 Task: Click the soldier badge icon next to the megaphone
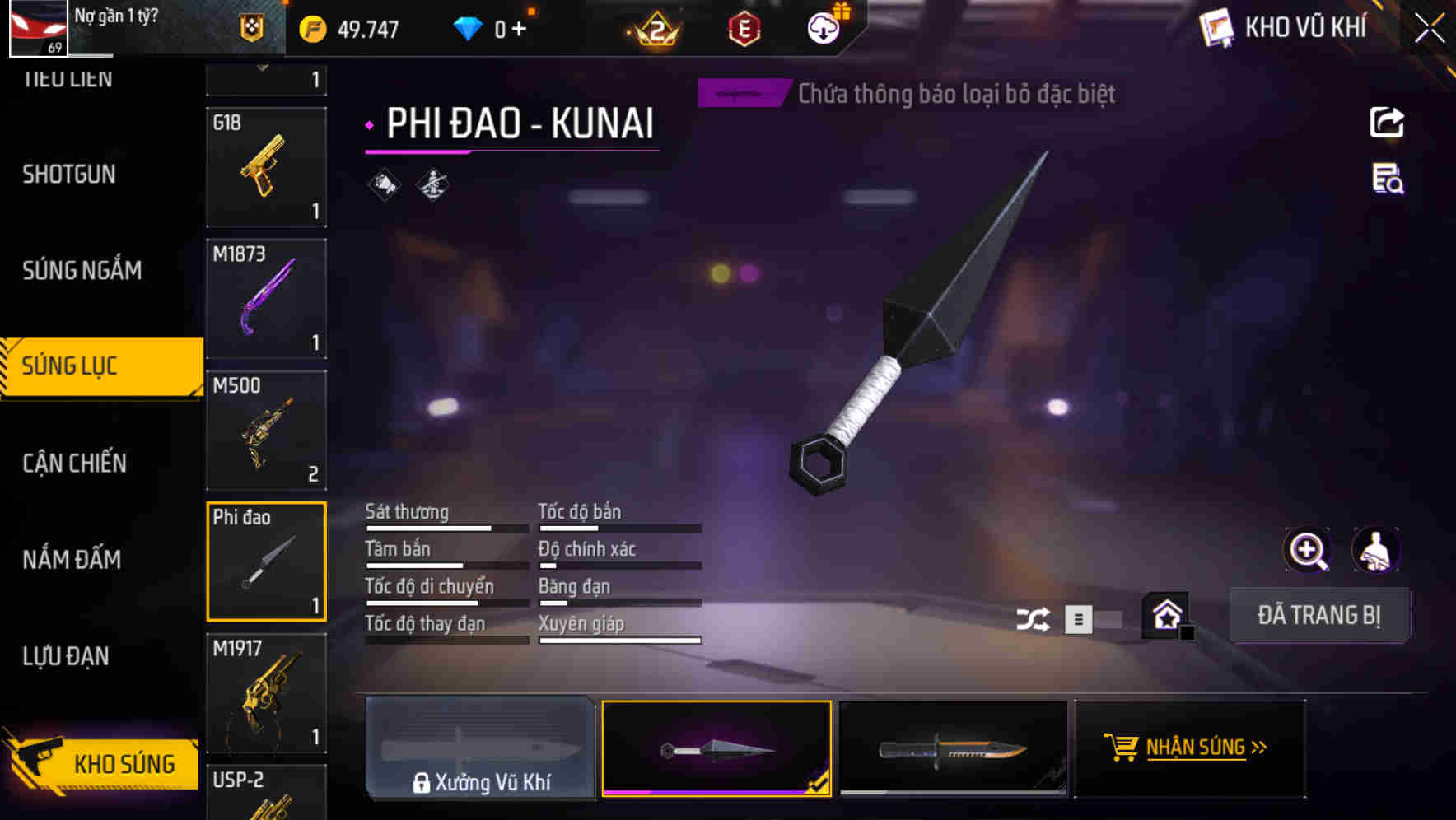coord(431,184)
